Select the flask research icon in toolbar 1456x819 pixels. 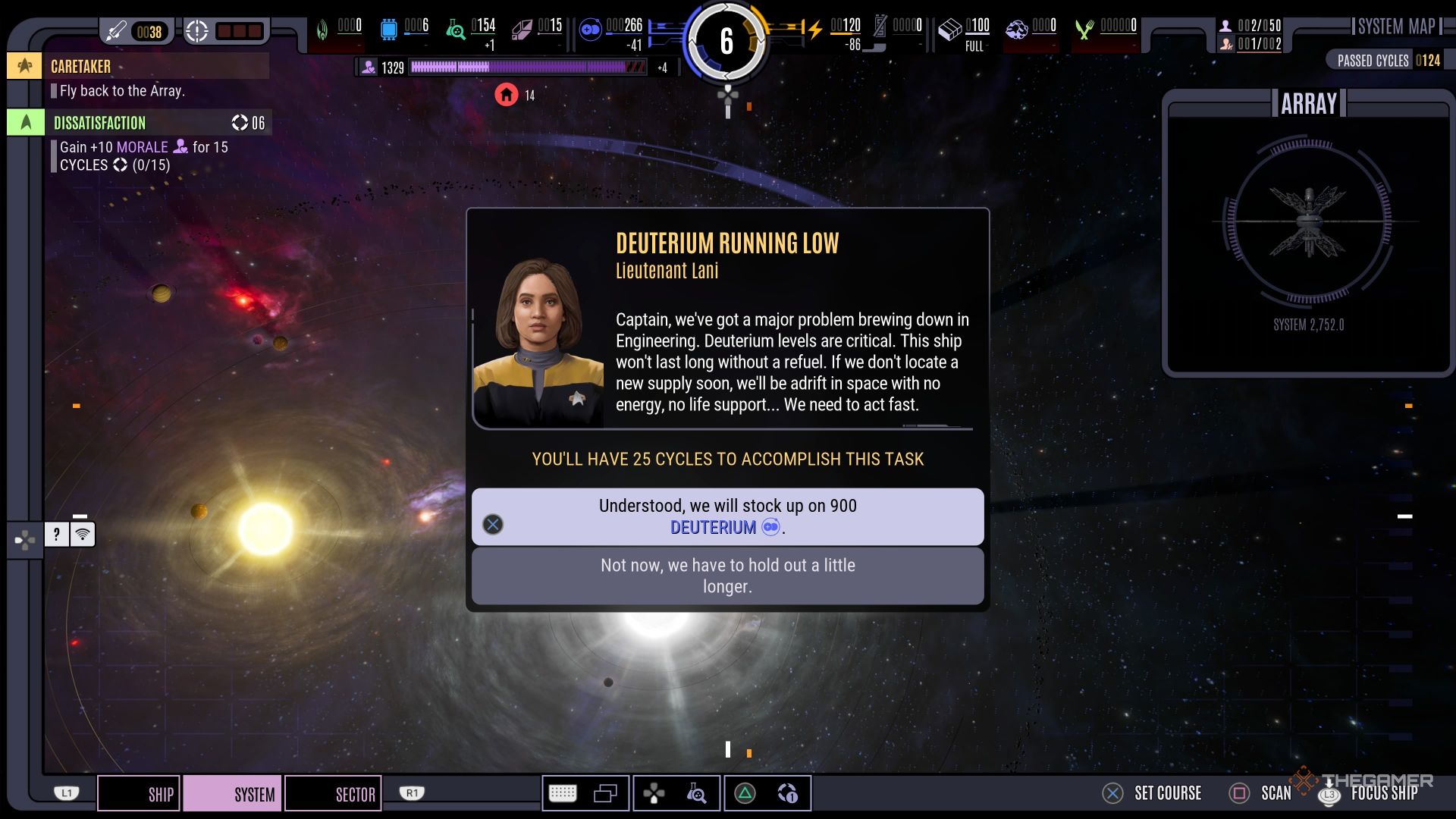click(696, 793)
